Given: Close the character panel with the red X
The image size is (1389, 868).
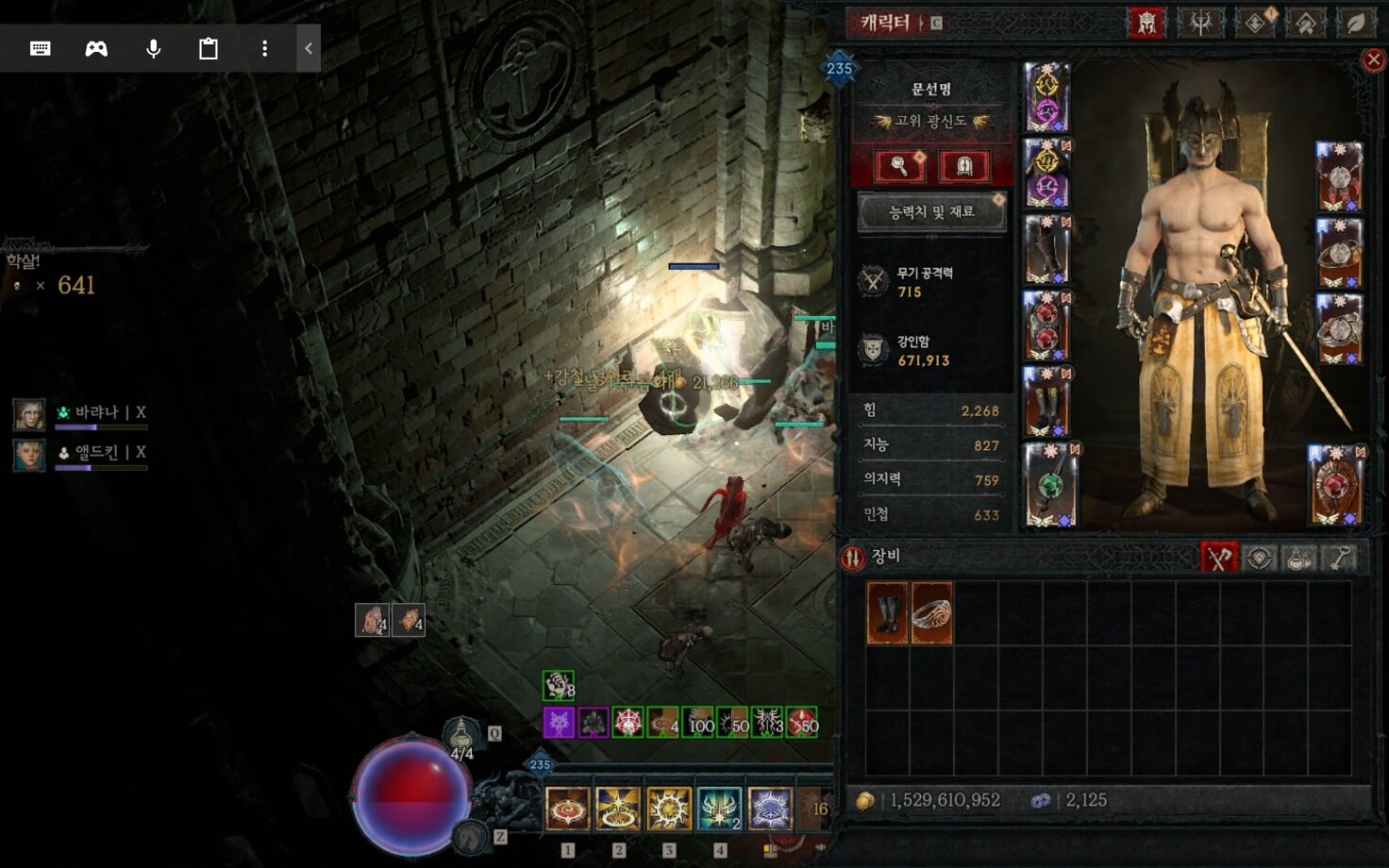Looking at the screenshot, I should pos(1374,60).
